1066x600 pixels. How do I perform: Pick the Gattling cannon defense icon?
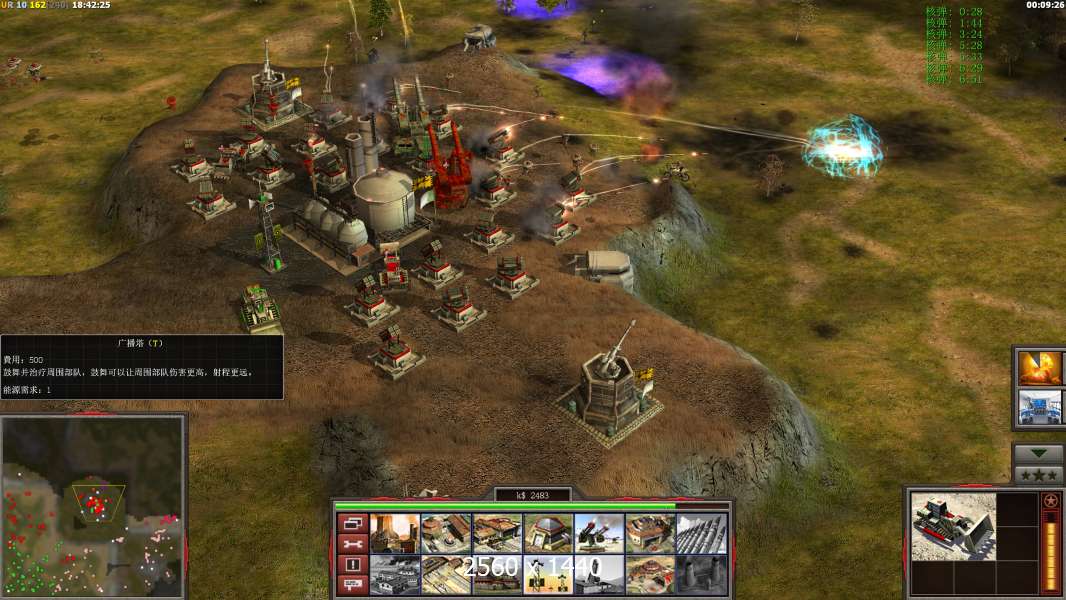tap(599, 534)
